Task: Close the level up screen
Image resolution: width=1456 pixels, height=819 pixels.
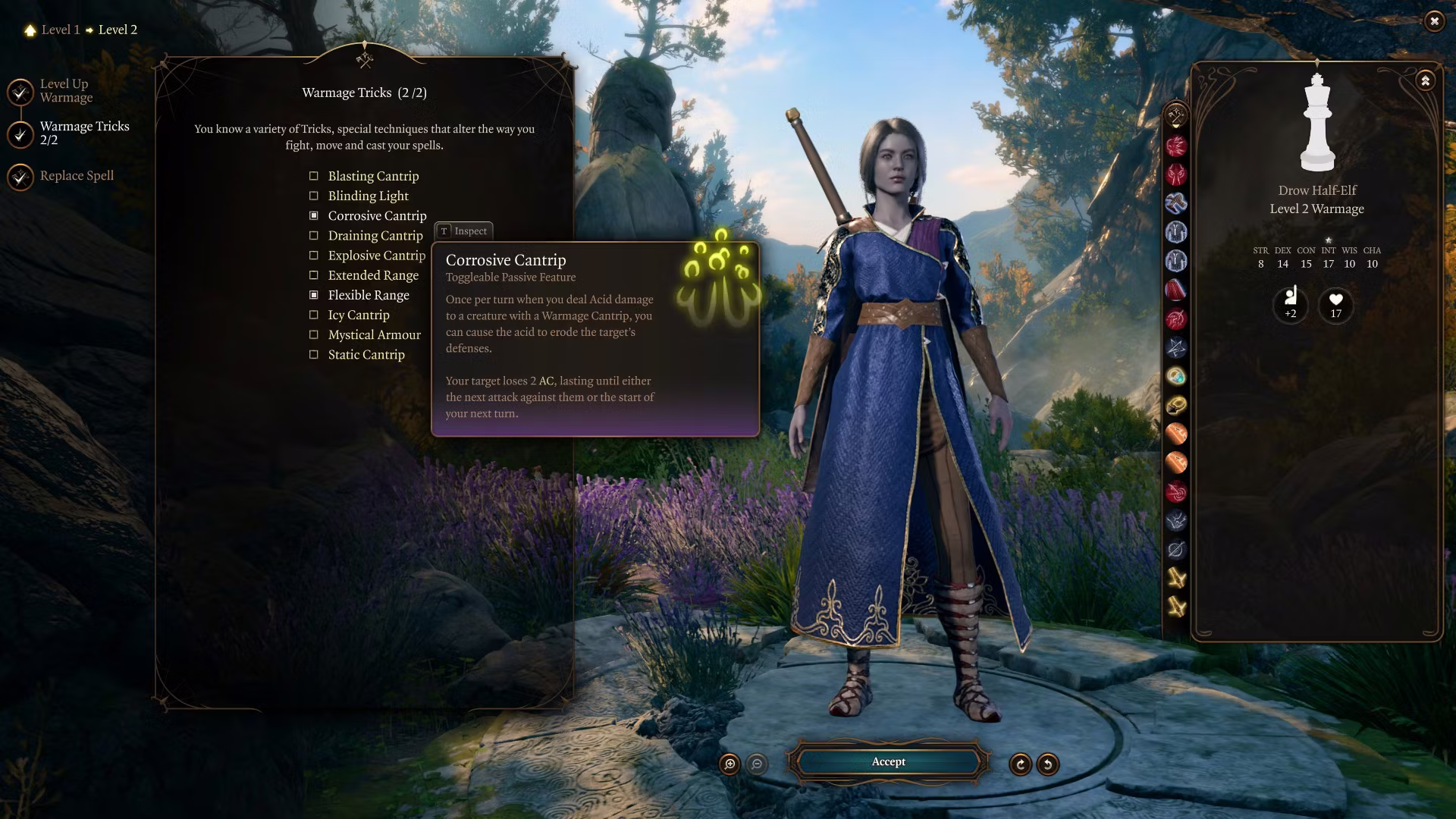Action: click(x=1433, y=21)
